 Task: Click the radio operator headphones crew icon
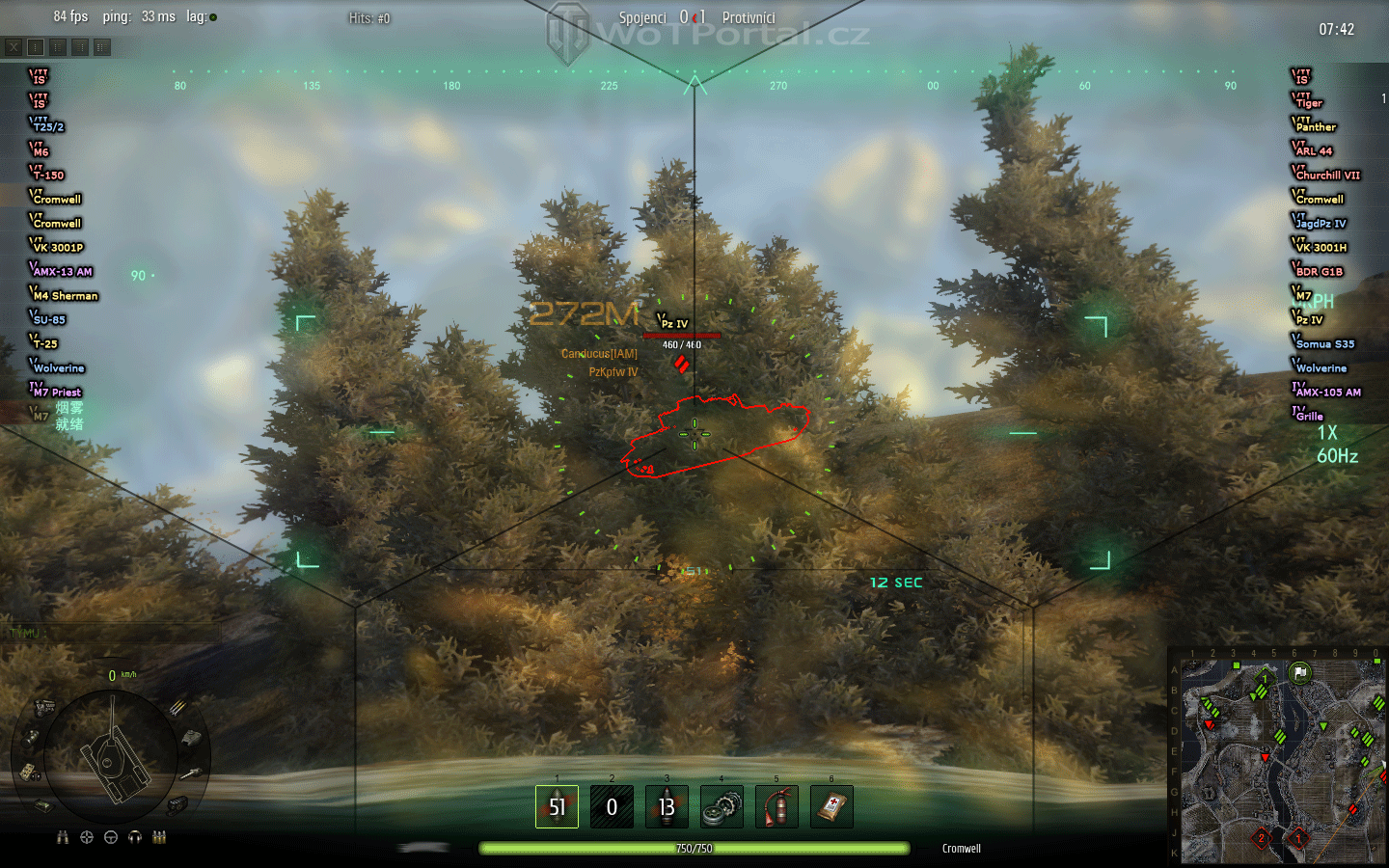click(135, 837)
